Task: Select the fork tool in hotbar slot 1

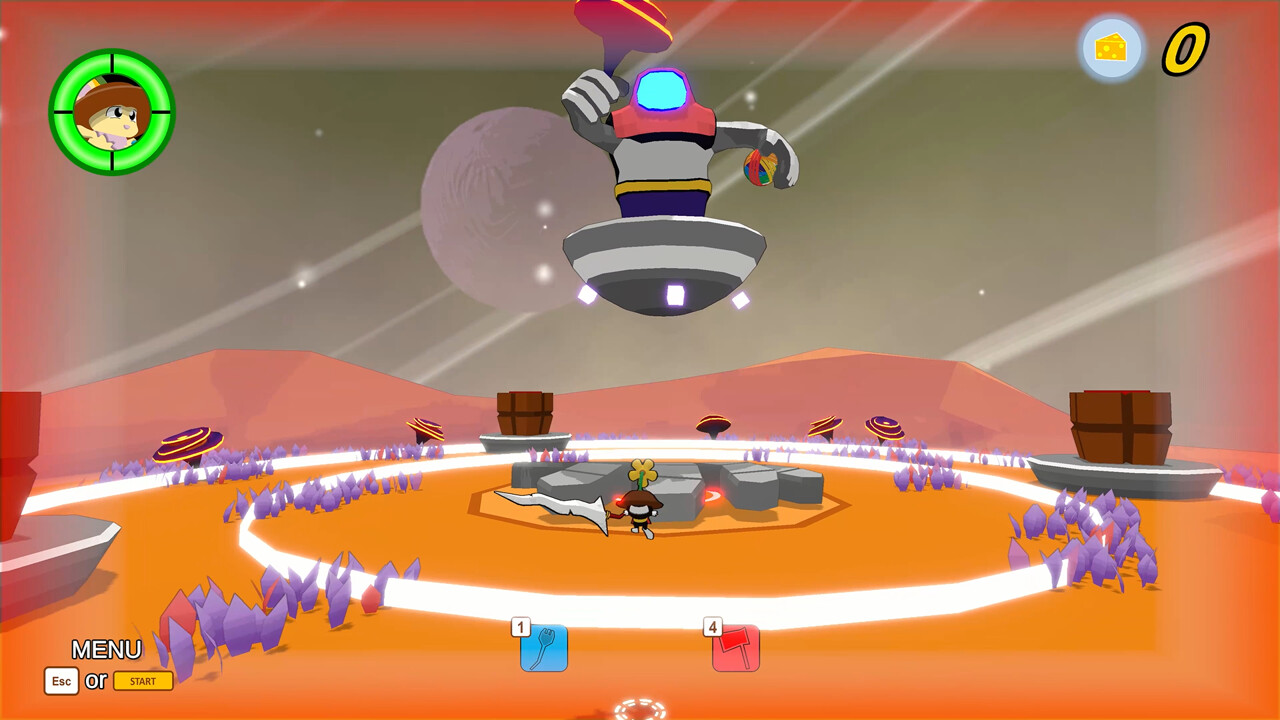Action: 543,649
